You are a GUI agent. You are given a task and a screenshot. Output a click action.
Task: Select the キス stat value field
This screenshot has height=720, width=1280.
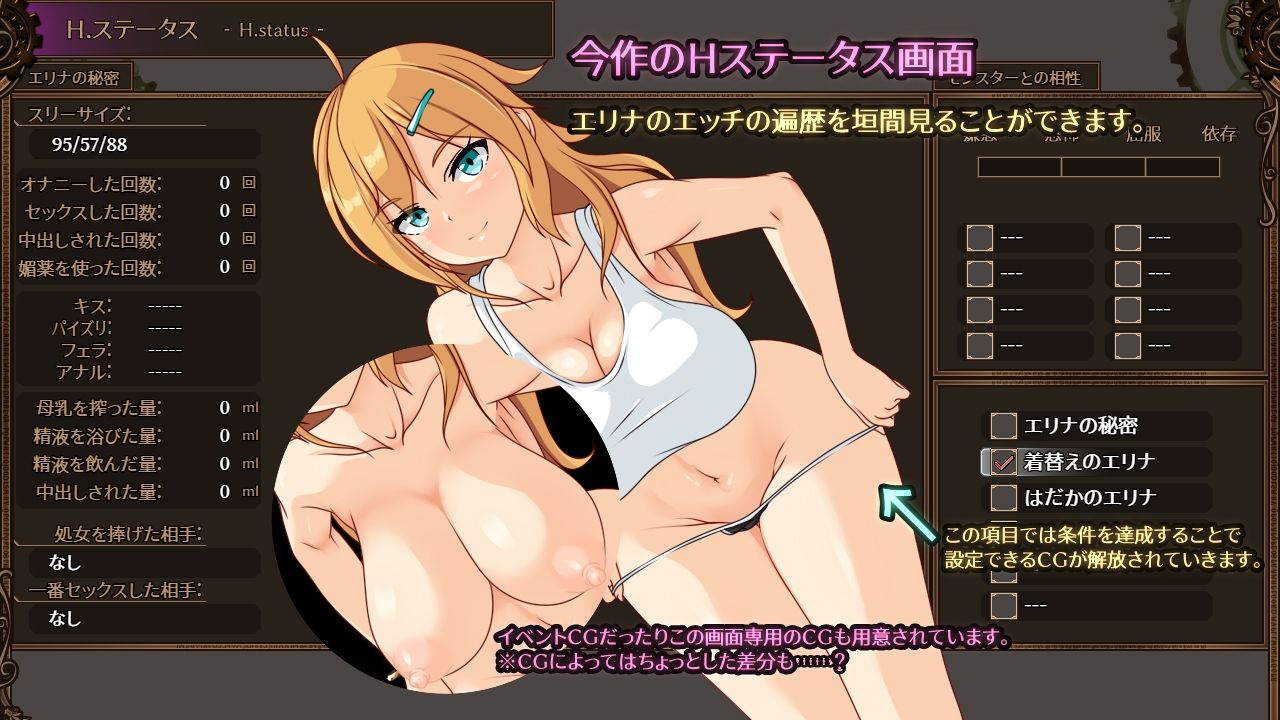(x=163, y=306)
